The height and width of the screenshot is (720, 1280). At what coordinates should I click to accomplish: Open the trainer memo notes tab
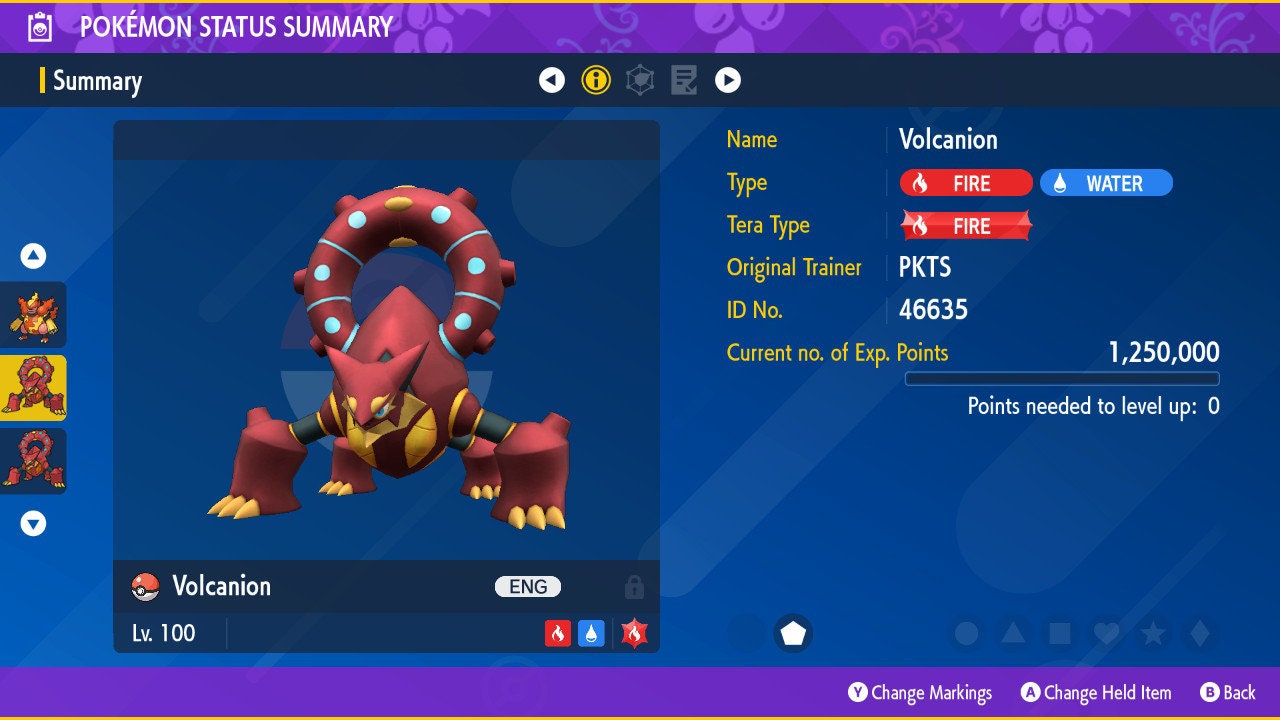pos(684,81)
